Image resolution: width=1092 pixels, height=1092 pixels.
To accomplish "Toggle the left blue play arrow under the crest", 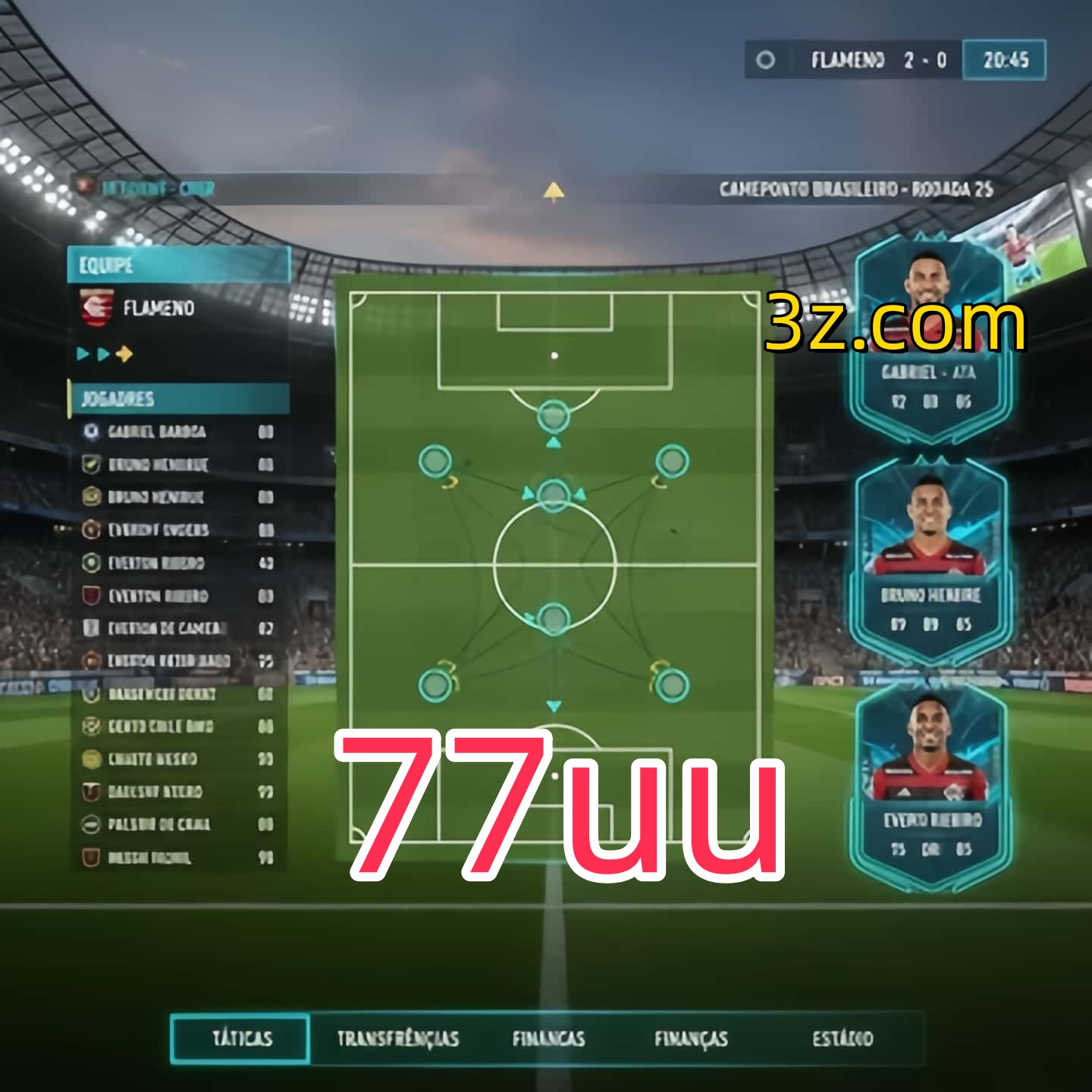I will (82, 353).
